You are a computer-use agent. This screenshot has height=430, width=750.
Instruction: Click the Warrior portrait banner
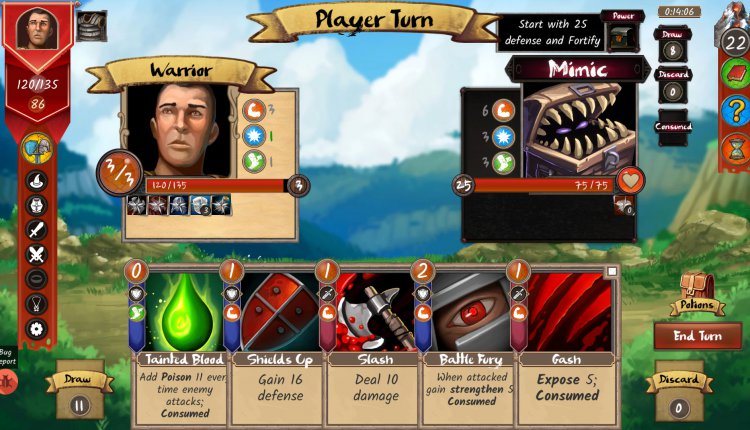[x=38, y=30]
